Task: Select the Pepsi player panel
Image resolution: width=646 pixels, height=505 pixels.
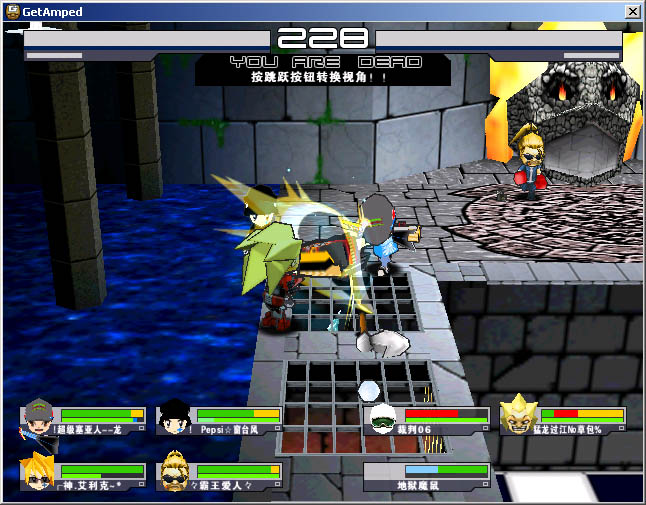Action: tap(220, 420)
